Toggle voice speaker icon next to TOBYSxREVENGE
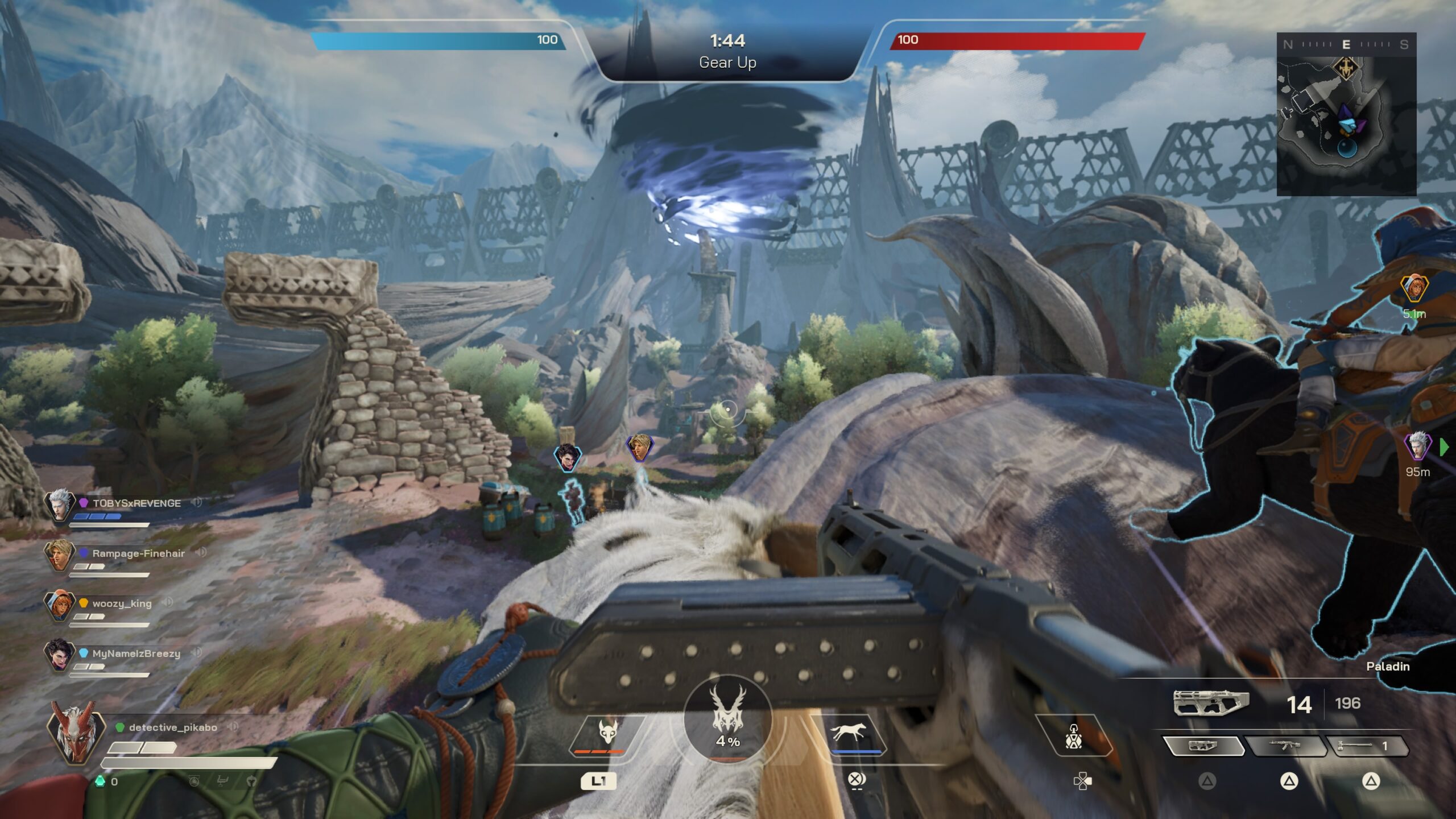The height and width of the screenshot is (819, 1456). point(197,502)
